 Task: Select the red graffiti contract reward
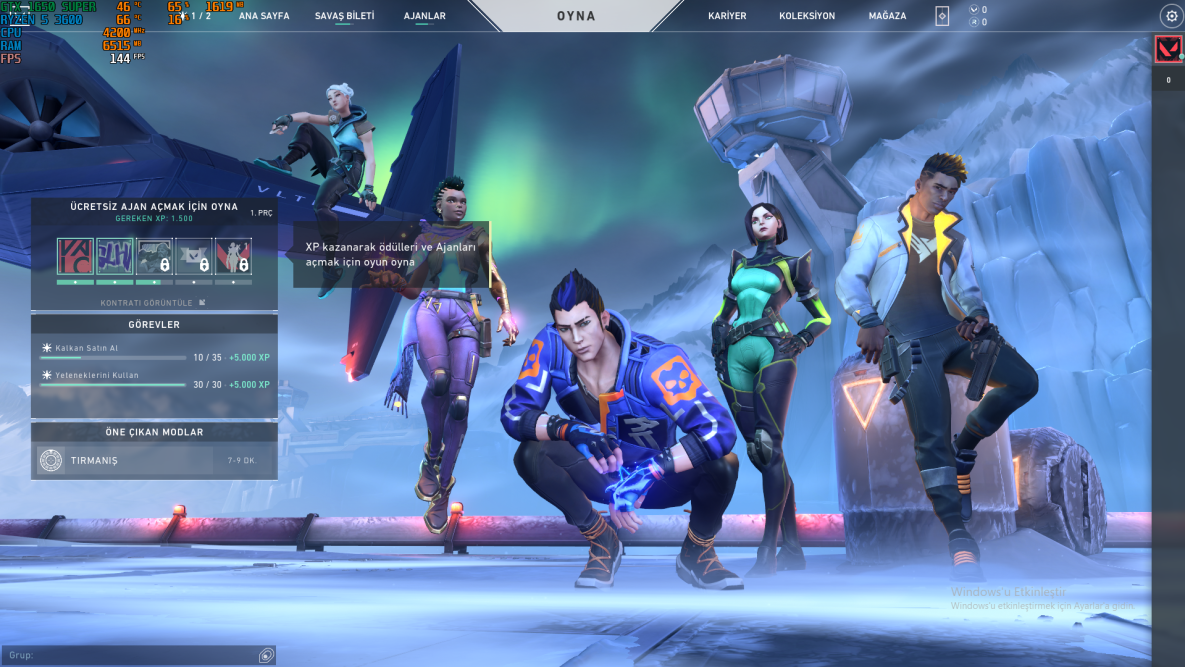point(75,256)
